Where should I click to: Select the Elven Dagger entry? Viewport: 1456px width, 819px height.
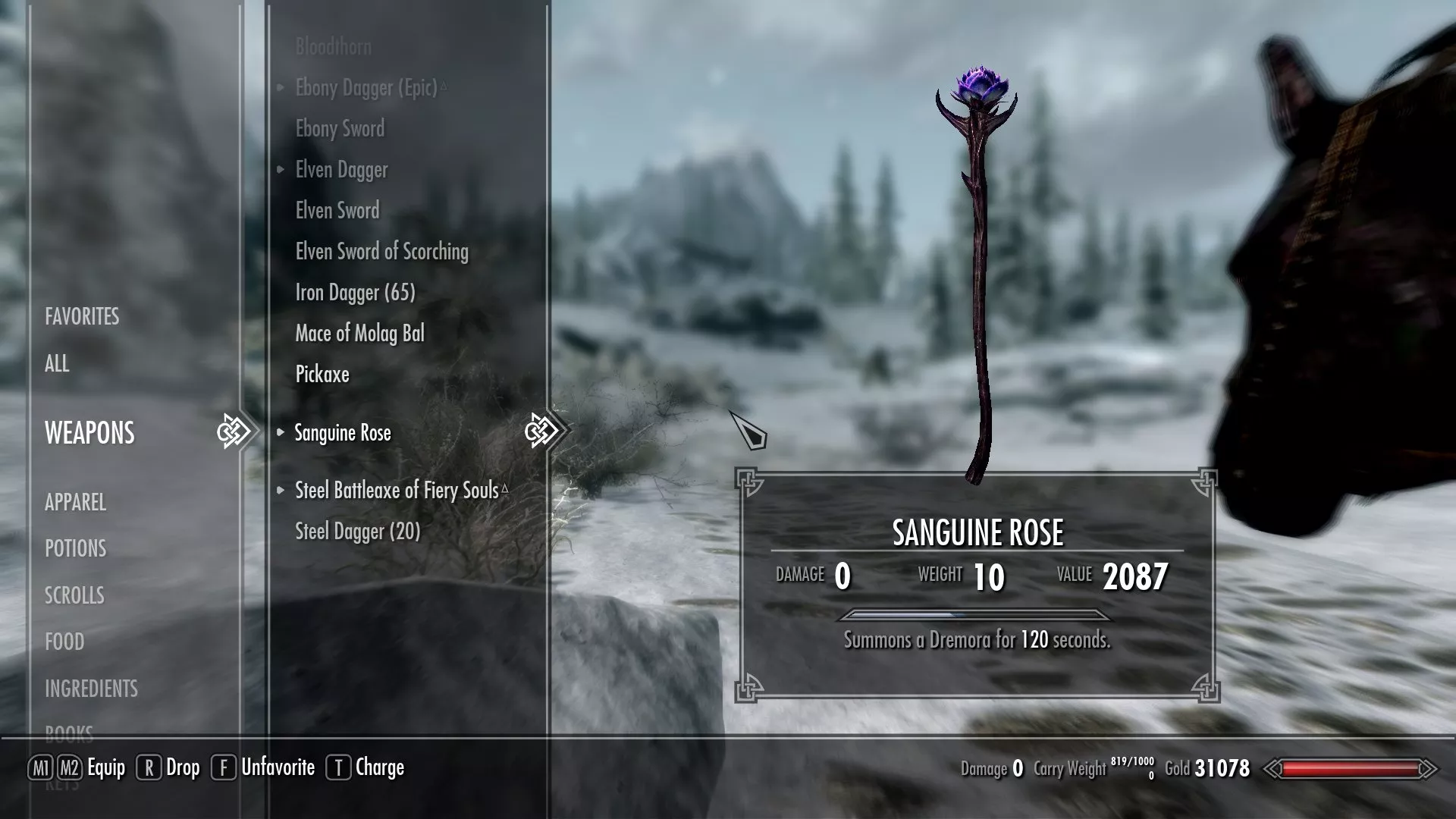coord(341,170)
